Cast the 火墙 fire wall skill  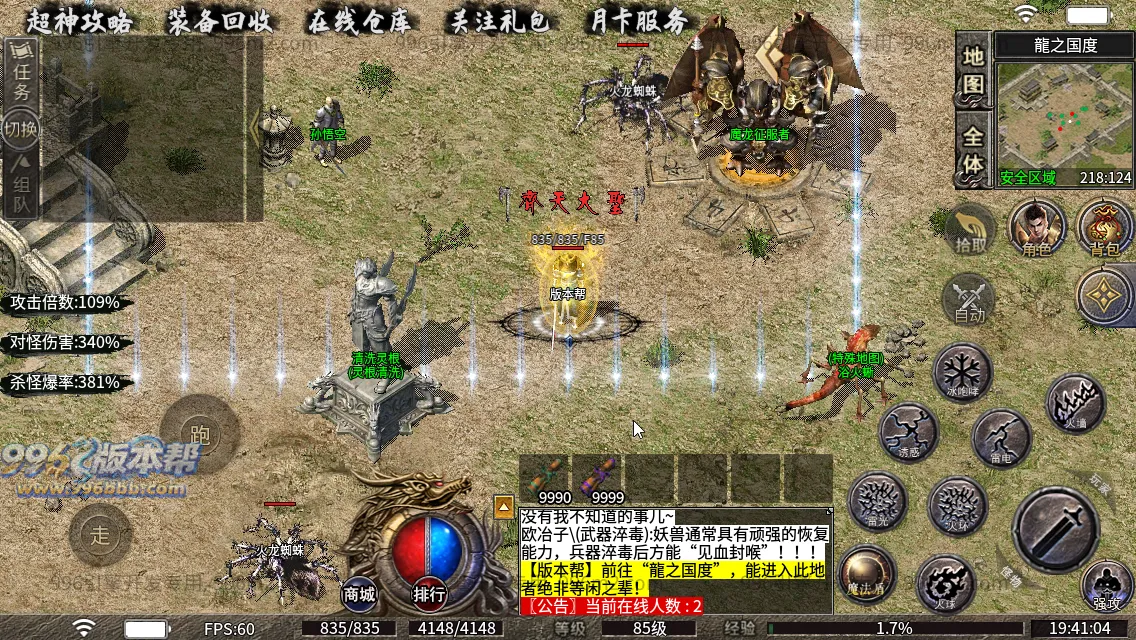[x=1075, y=404]
